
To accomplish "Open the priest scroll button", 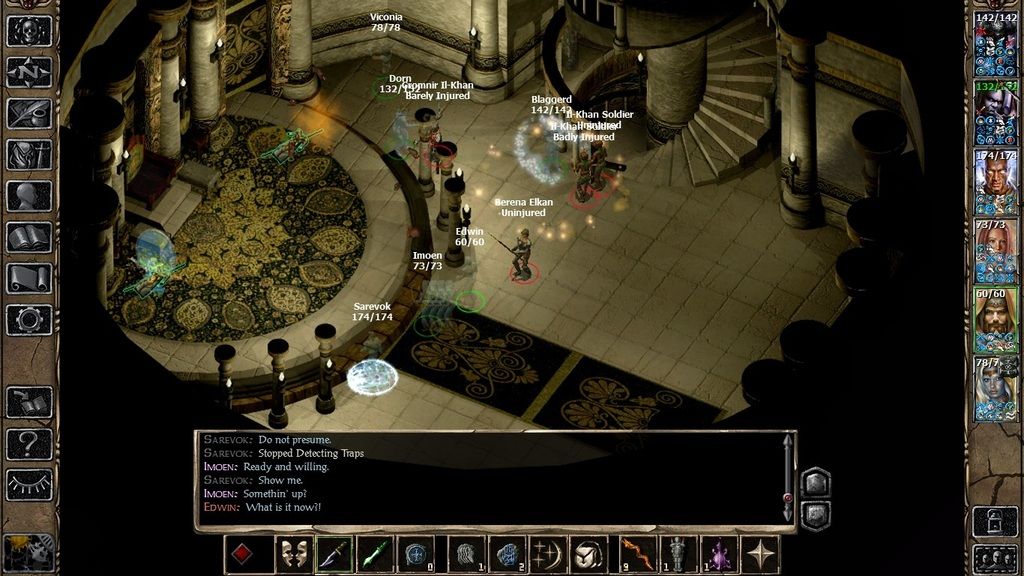I will point(29,278).
